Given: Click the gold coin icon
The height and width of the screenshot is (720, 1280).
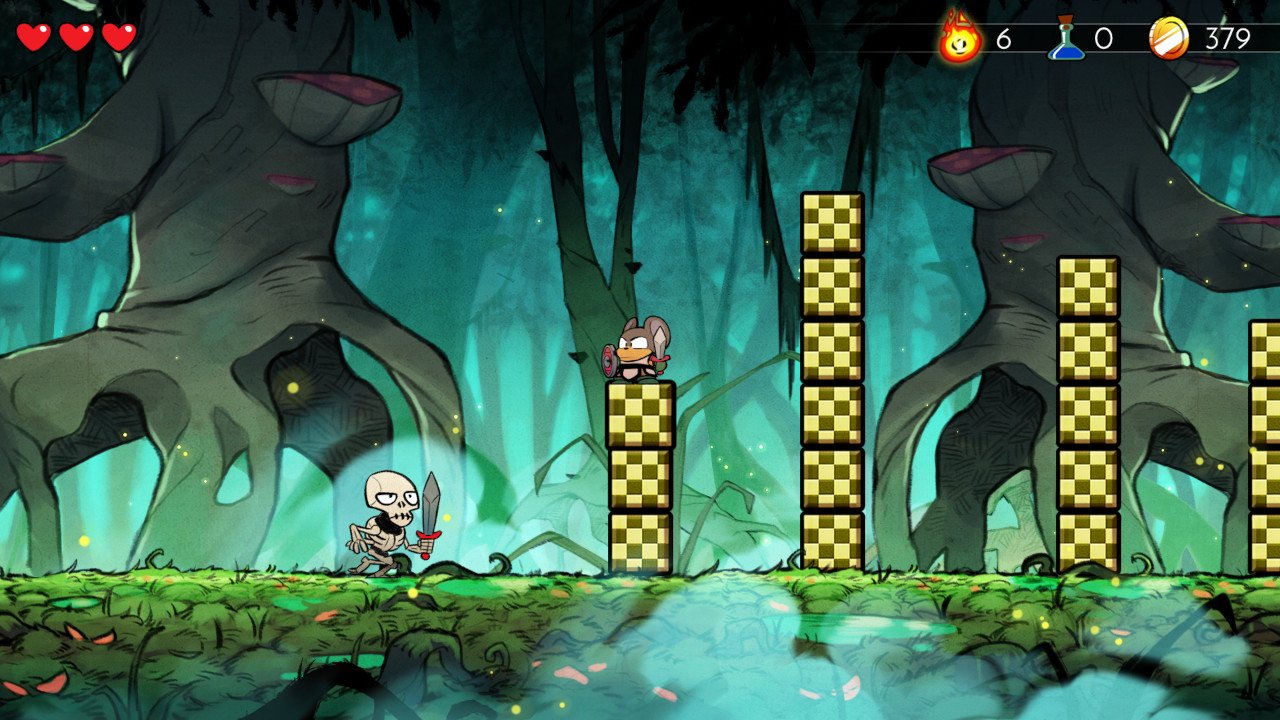Looking at the screenshot, I should [1169, 38].
